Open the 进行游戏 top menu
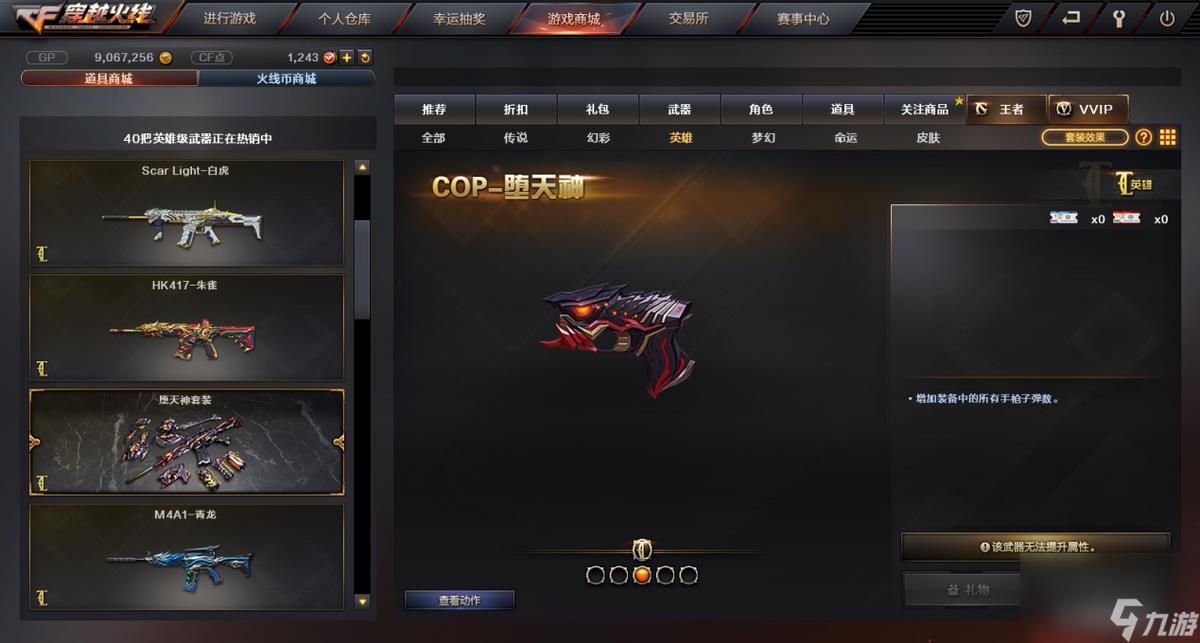The height and width of the screenshot is (643, 1200). pos(229,18)
